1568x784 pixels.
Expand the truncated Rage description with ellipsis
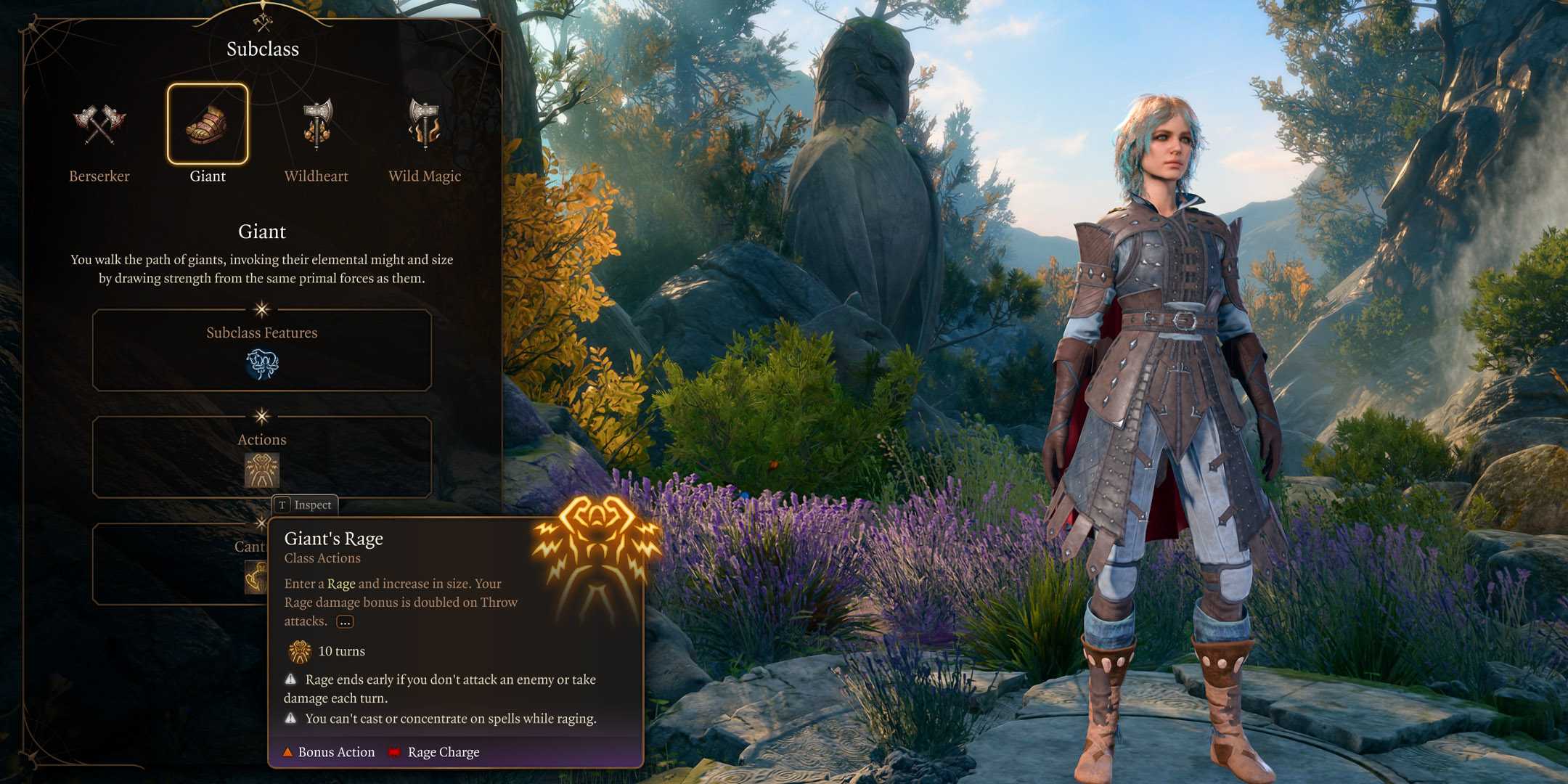point(344,622)
